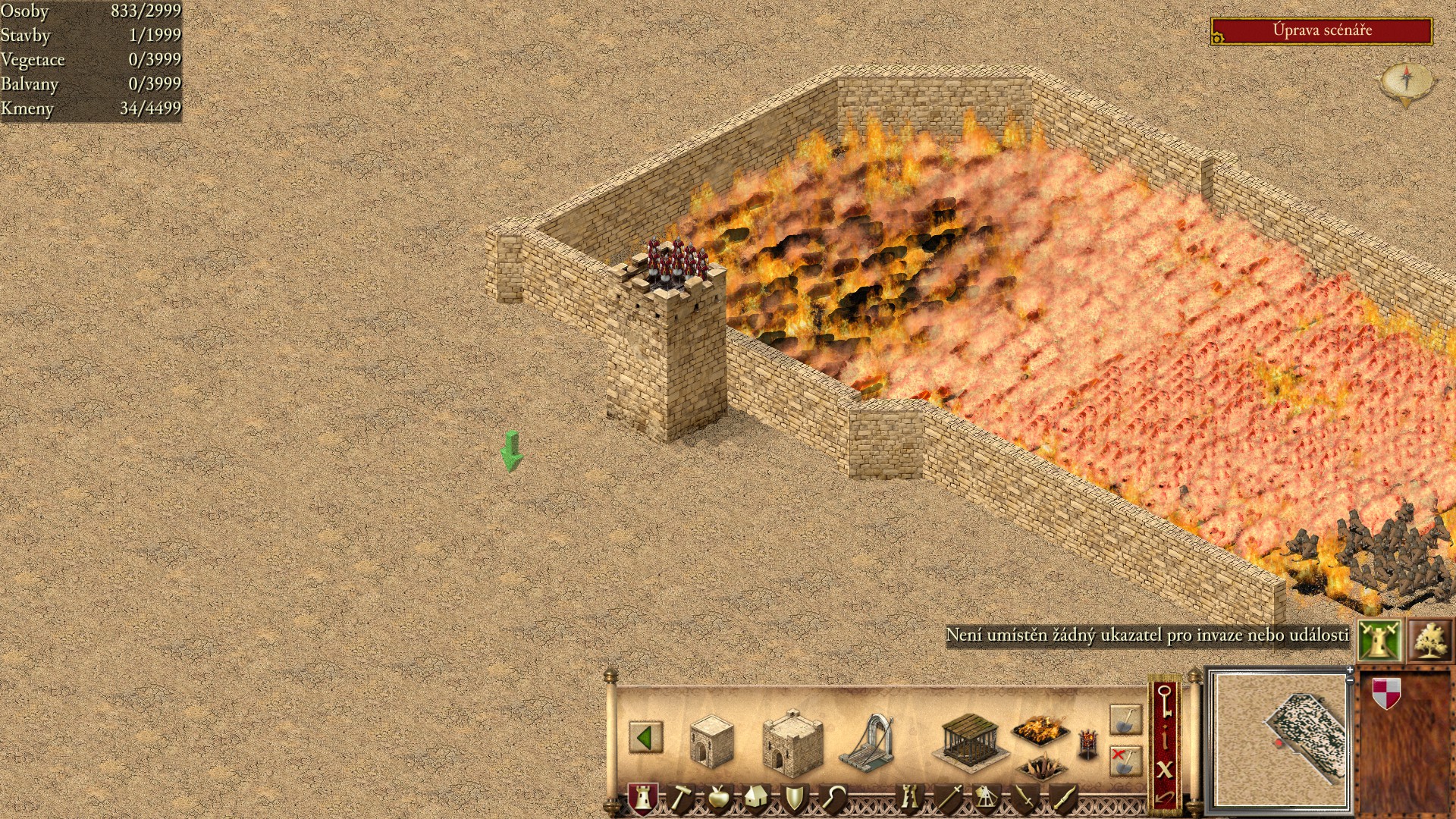Select the large stone gatehouse
This screenshot has width=1456, height=819.
[x=792, y=743]
